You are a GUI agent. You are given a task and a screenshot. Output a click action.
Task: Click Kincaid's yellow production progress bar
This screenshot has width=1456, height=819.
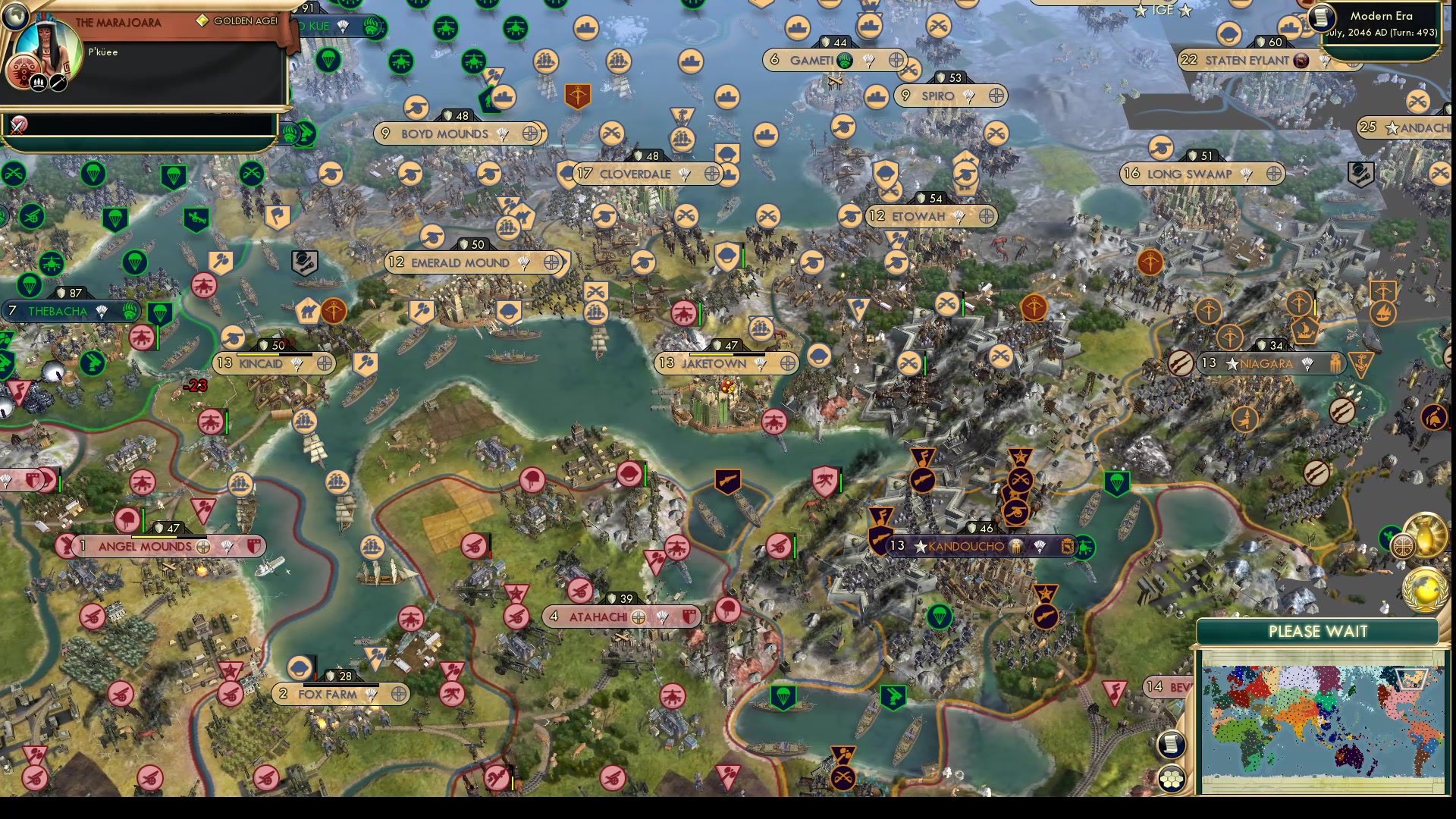[258, 354]
